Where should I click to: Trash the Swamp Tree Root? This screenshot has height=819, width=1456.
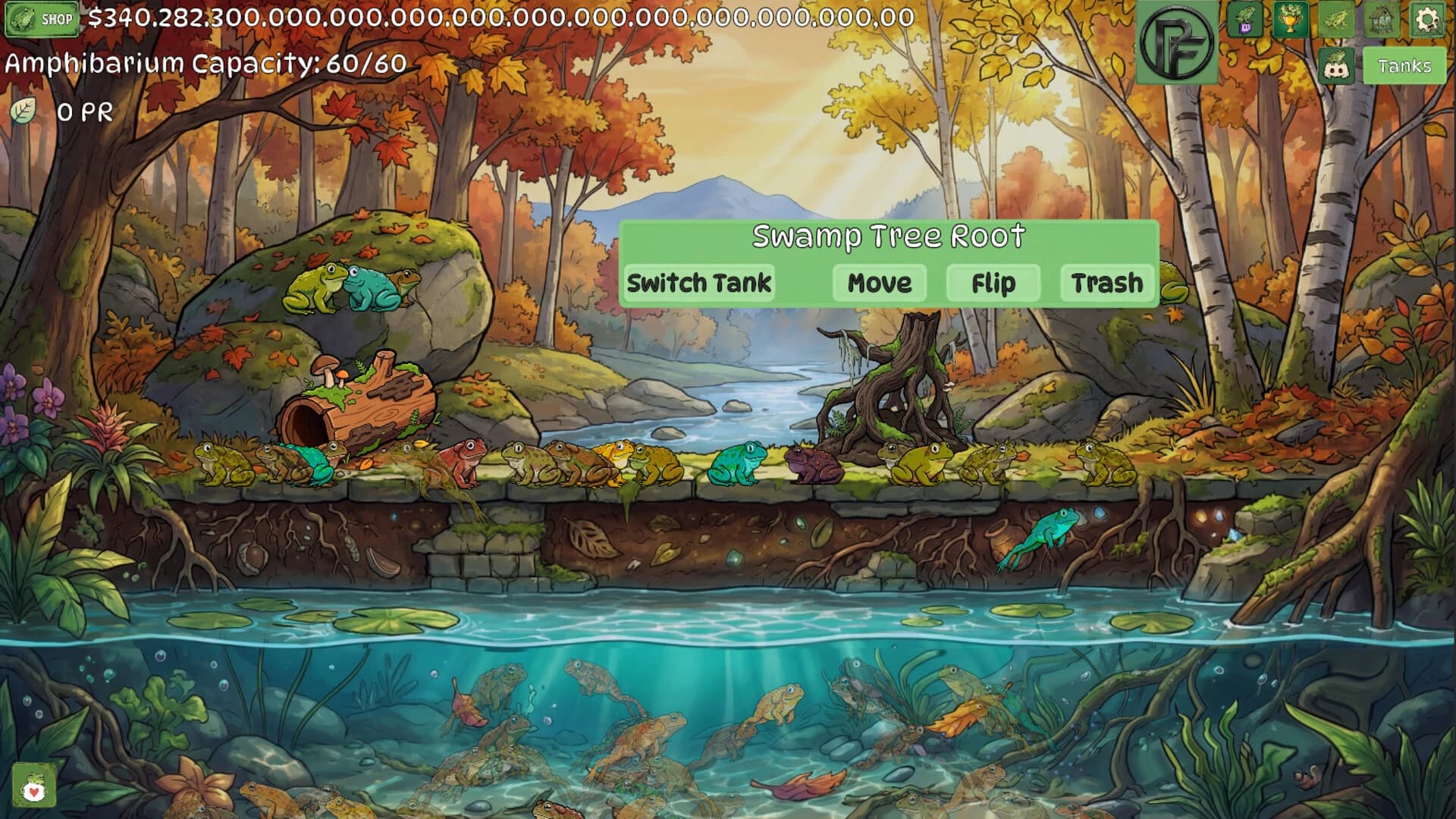[1106, 283]
